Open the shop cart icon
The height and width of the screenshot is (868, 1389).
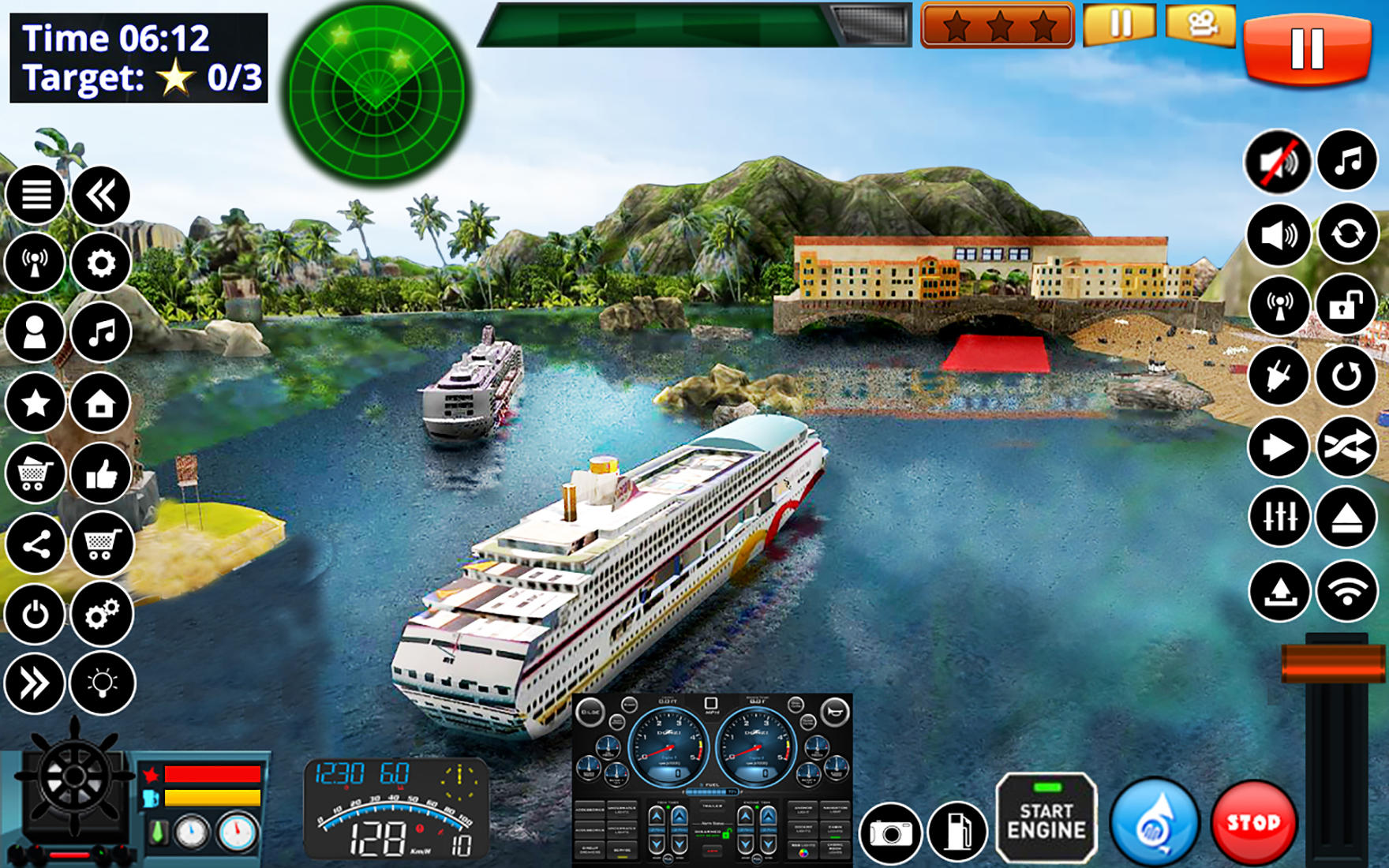pyautogui.click(x=35, y=473)
